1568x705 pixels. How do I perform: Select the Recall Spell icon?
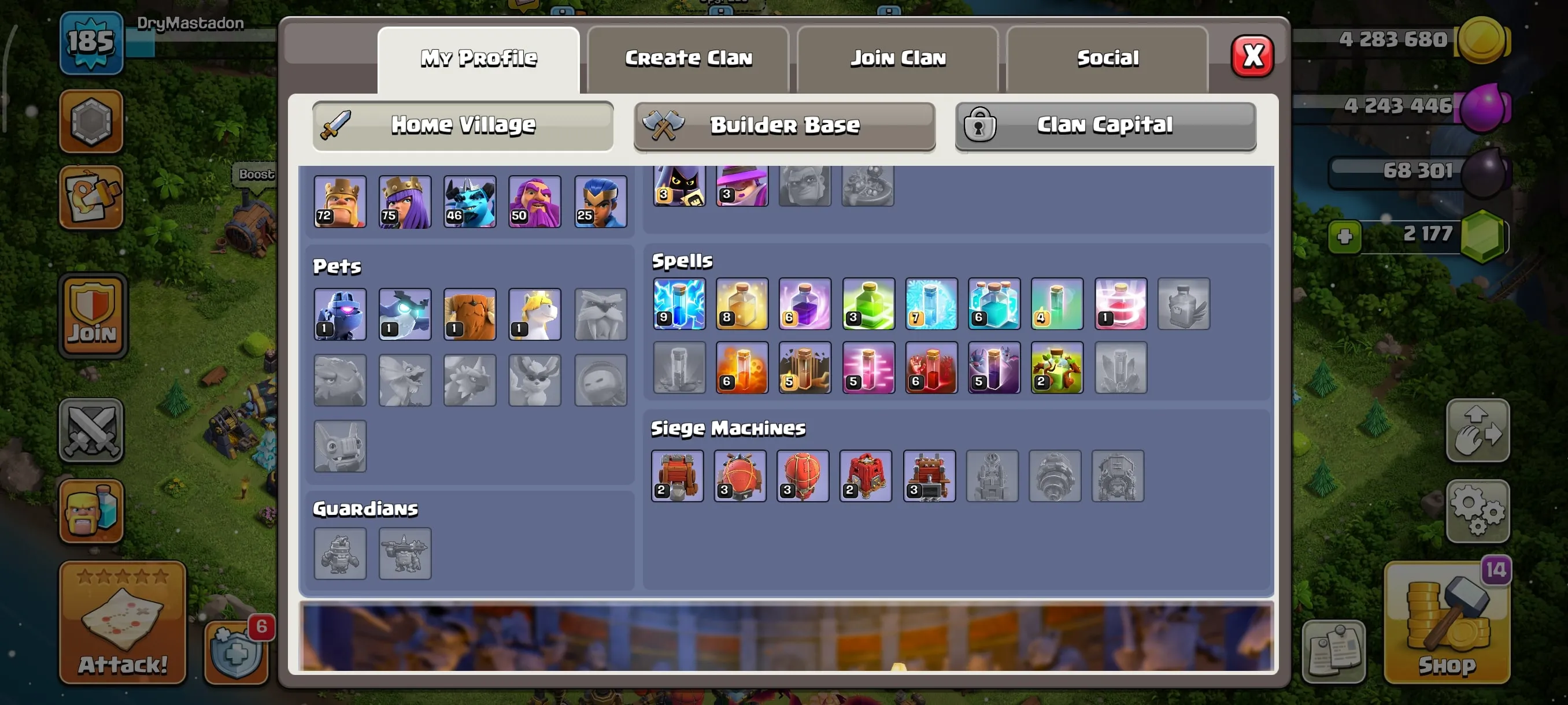click(1120, 304)
